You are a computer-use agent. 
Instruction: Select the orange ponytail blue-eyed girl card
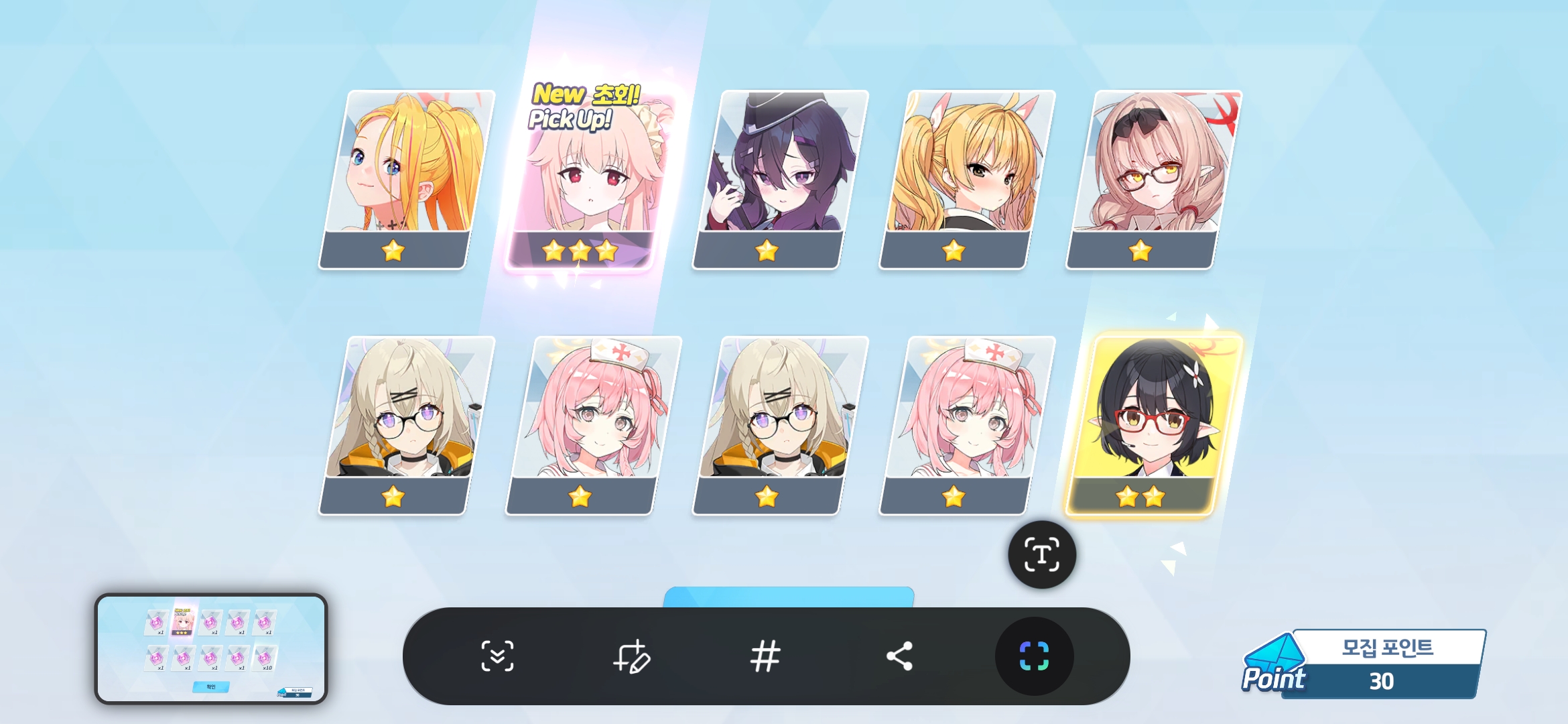click(x=405, y=180)
